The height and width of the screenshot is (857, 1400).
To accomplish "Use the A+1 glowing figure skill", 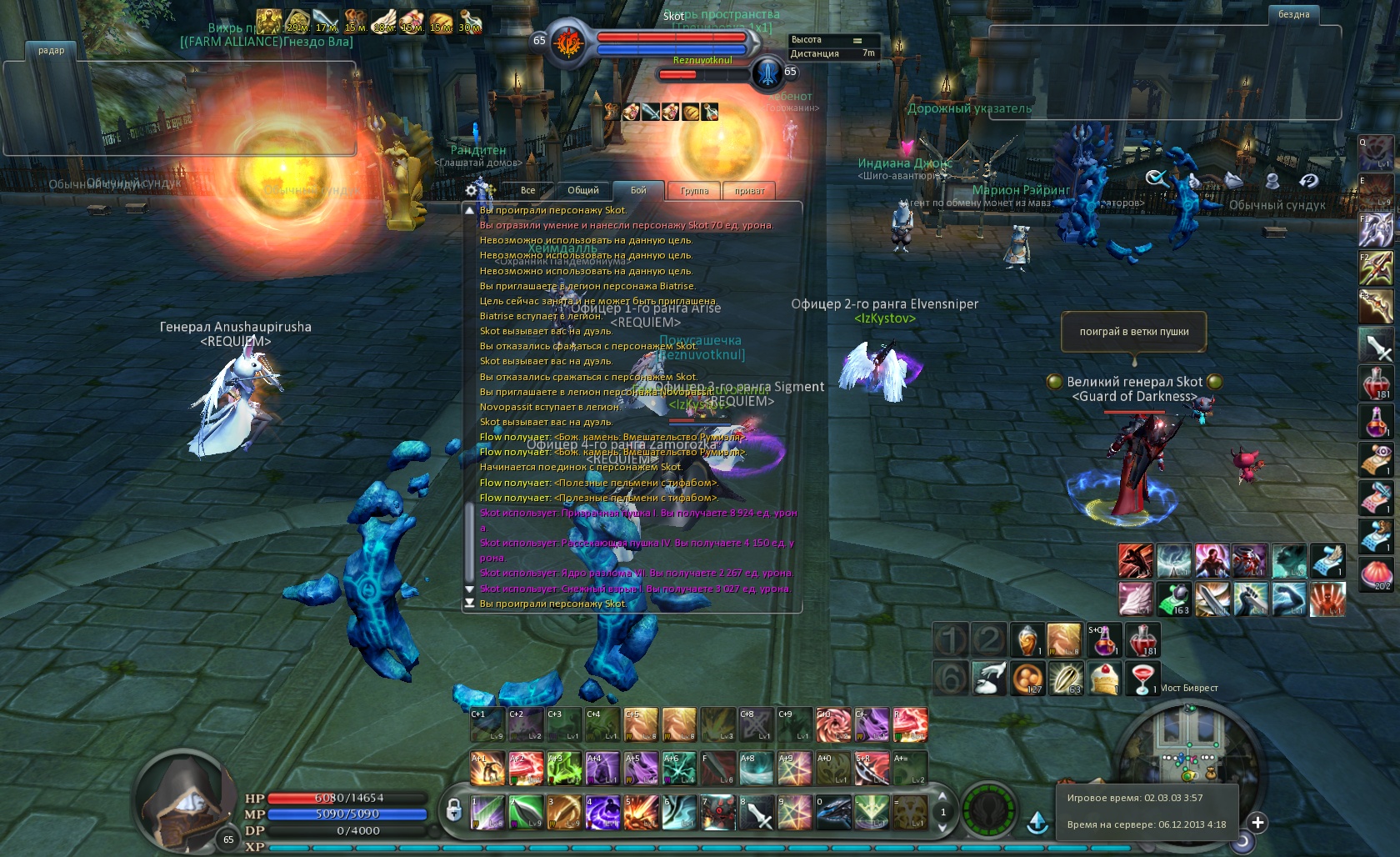I will (x=487, y=769).
